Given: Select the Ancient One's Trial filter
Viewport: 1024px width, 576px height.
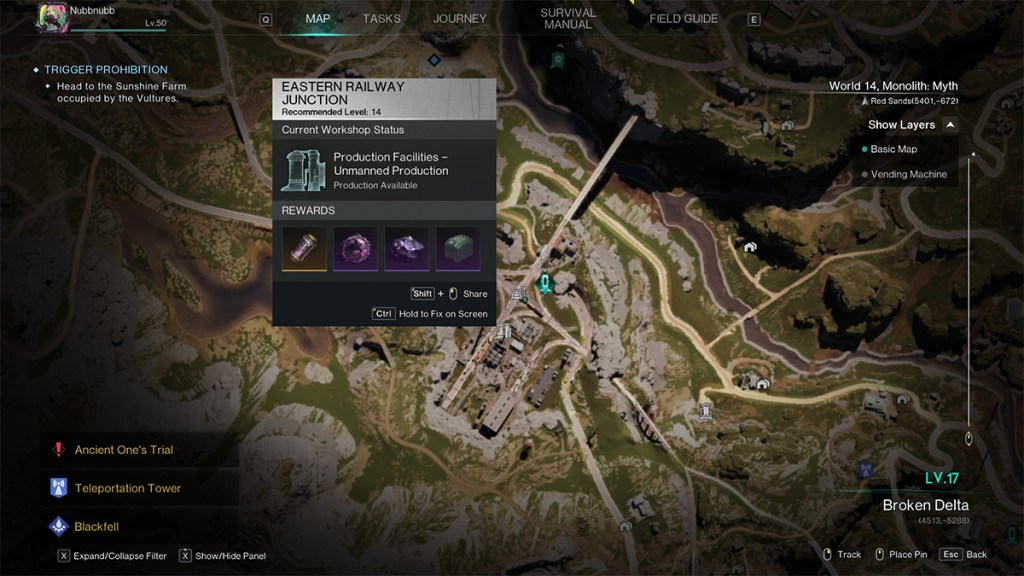Looking at the screenshot, I should (x=123, y=450).
